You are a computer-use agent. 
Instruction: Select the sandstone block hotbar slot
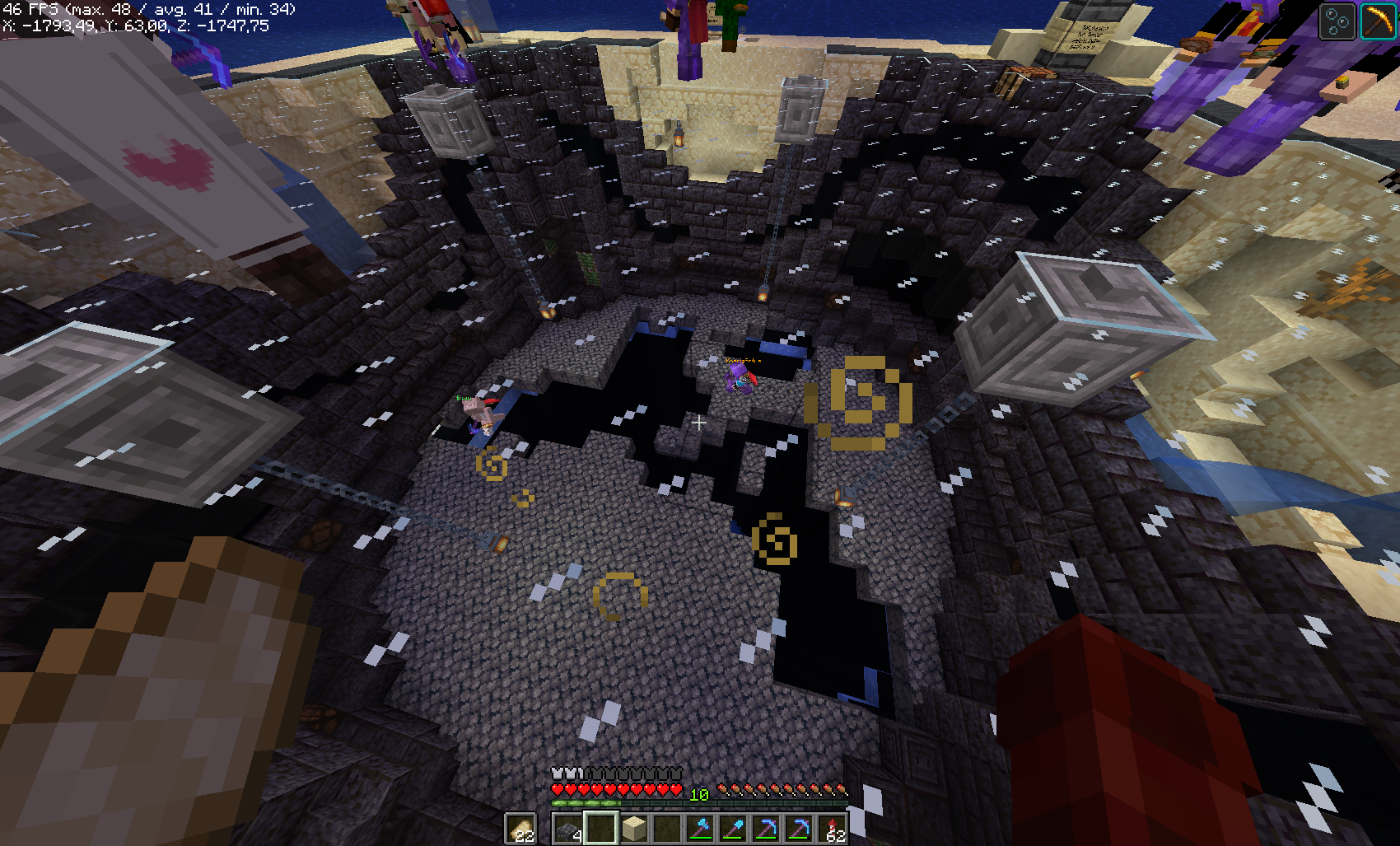click(633, 829)
